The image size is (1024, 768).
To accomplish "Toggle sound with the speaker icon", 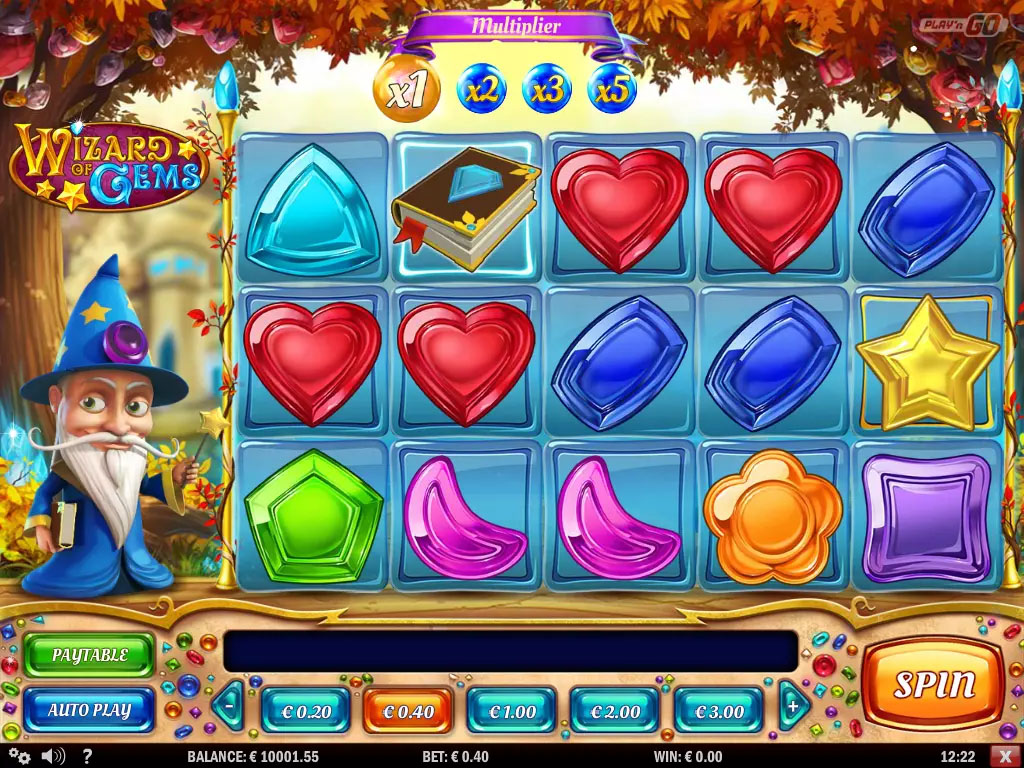I will tap(54, 756).
